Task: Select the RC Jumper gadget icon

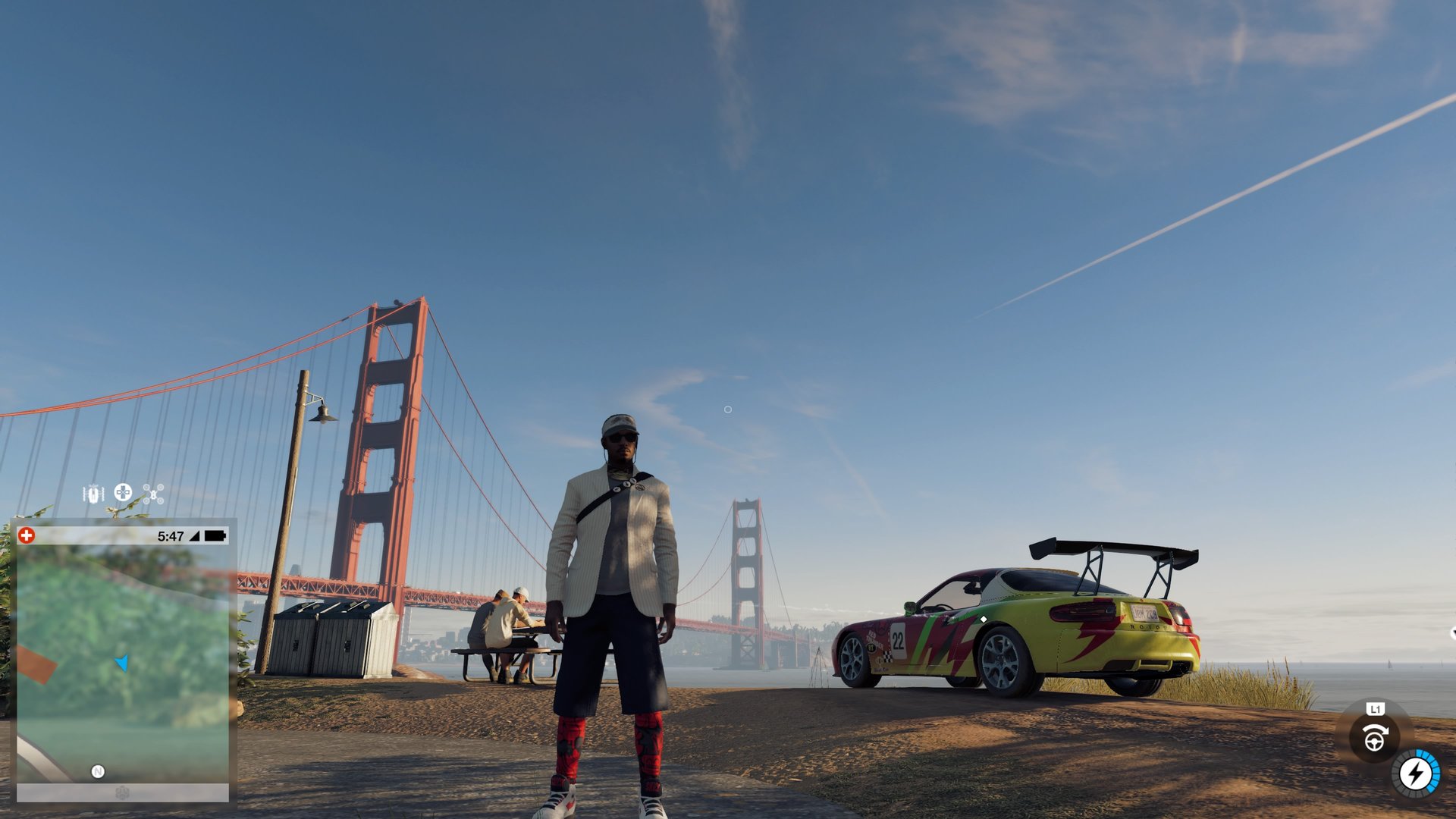Action: 93,493
